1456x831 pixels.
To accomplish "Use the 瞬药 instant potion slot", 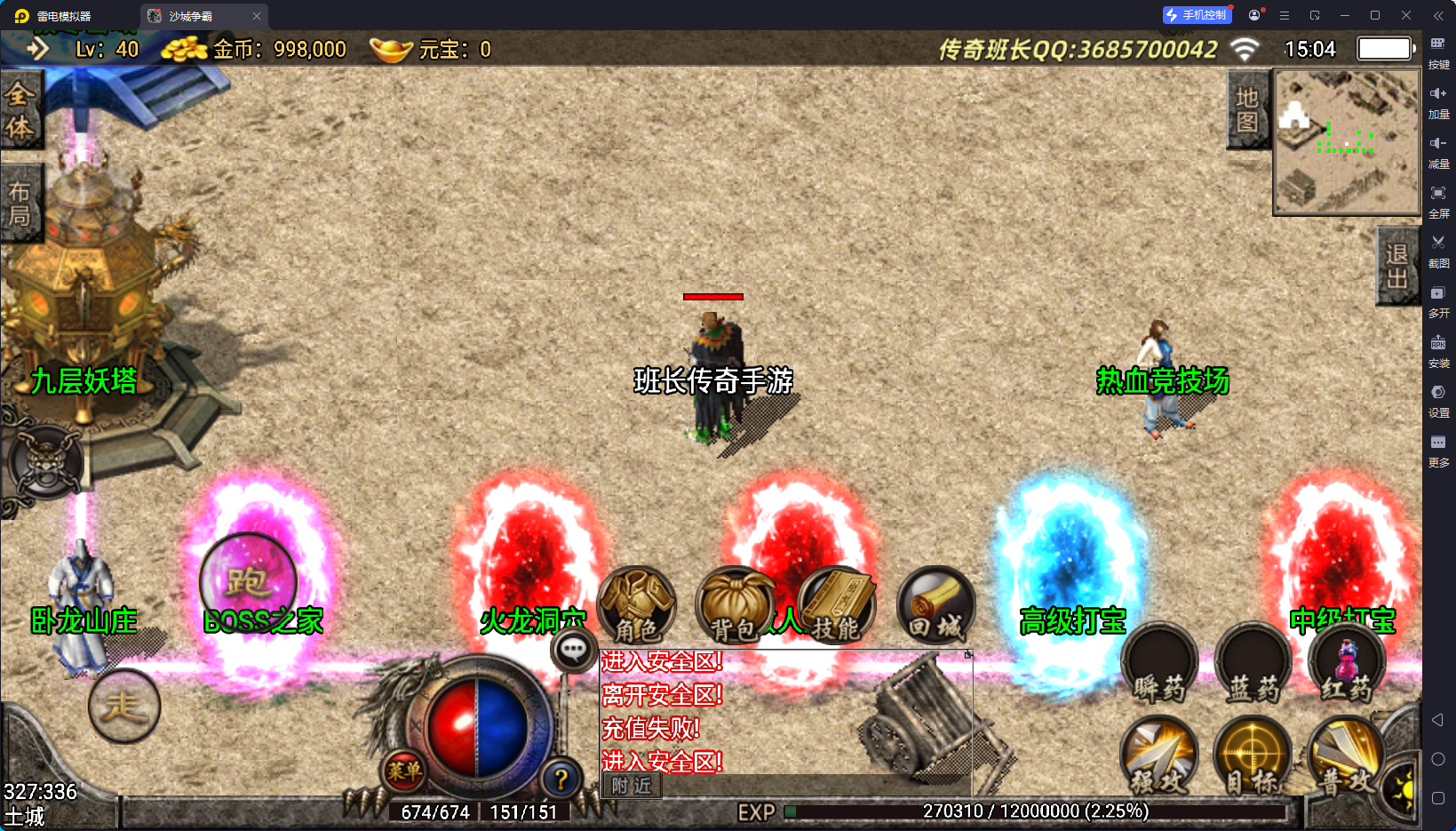I will [1159, 665].
